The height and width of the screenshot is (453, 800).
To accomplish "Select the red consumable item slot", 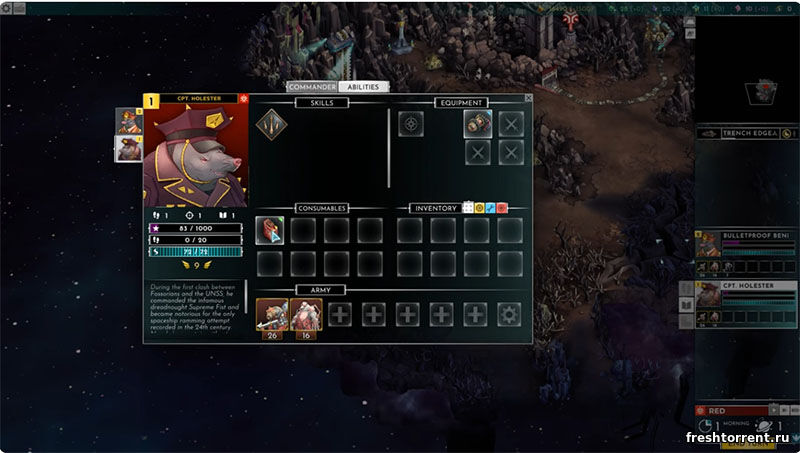I will pyautogui.click(x=270, y=230).
